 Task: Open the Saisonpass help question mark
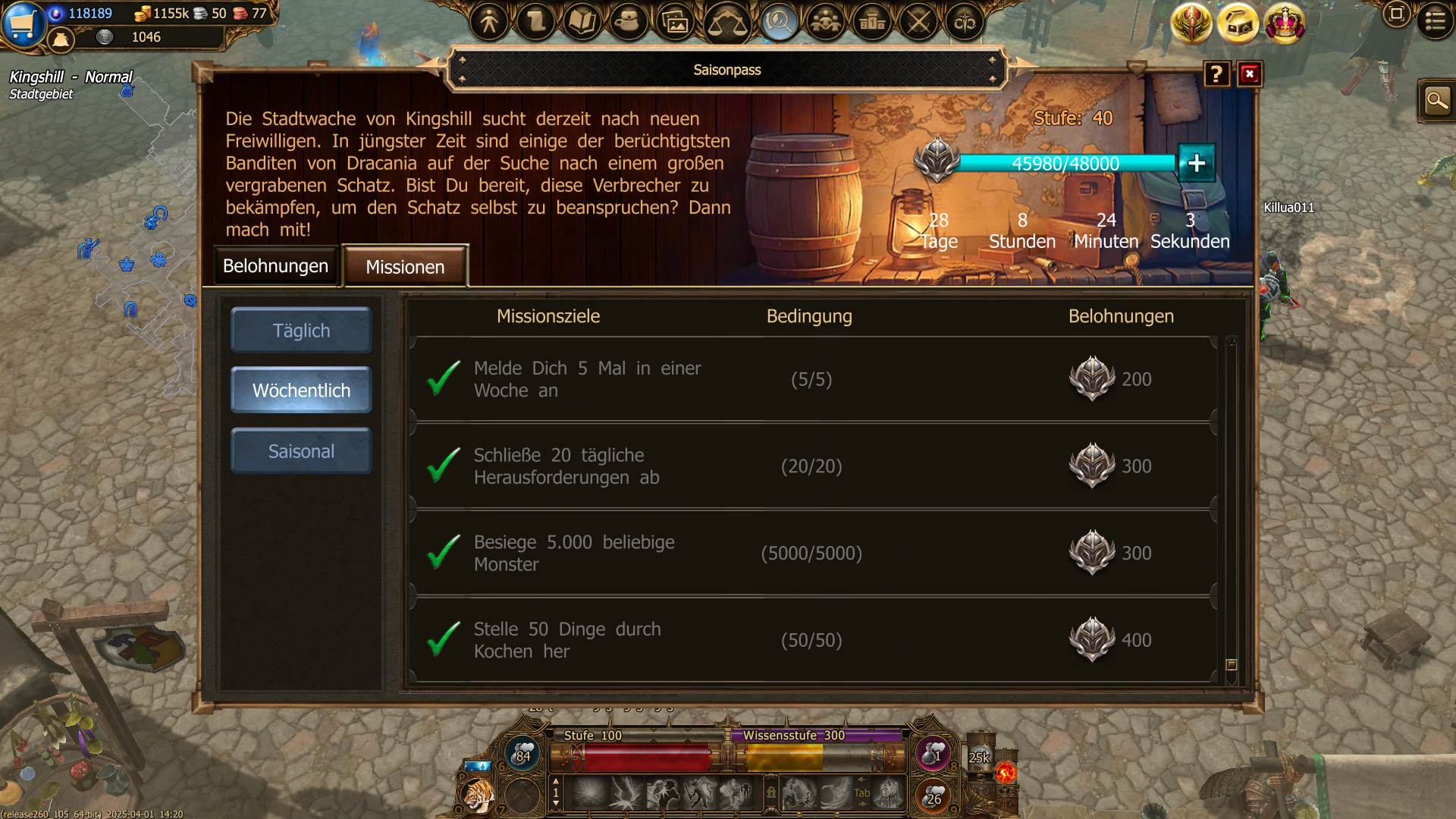pos(1216,74)
